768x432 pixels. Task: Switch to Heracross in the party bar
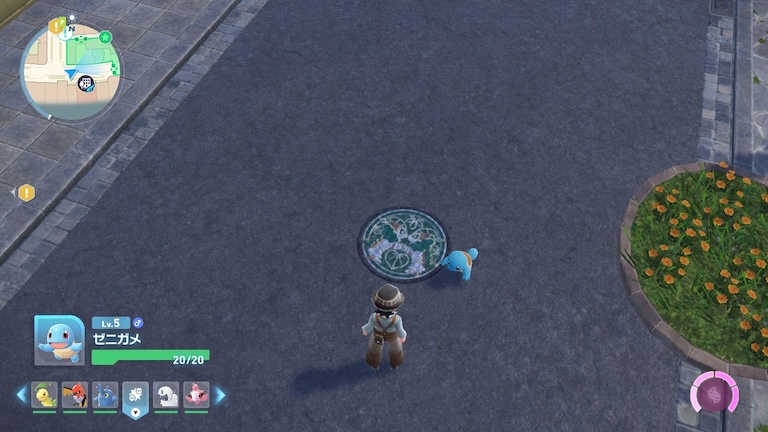pyautogui.click(x=105, y=395)
